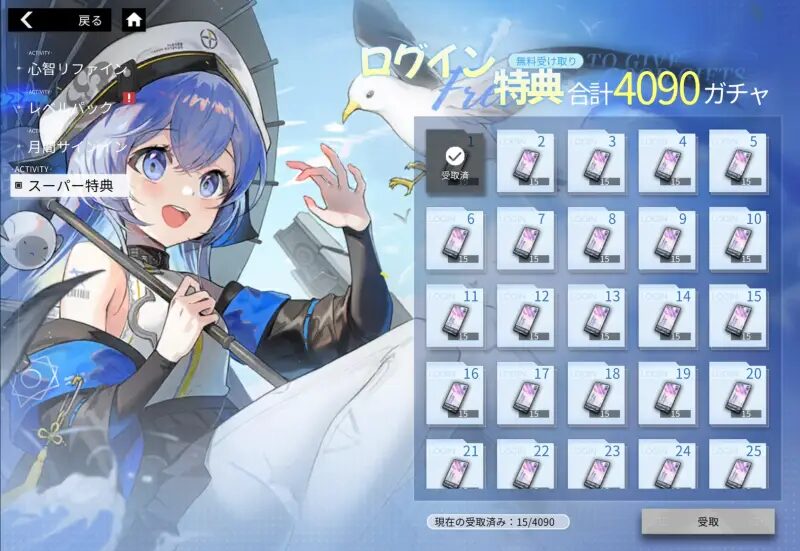Screen dimensions: 800x551
Task: Switch to the 心智リファイン activity tab
Action: (x=75, y=69)
